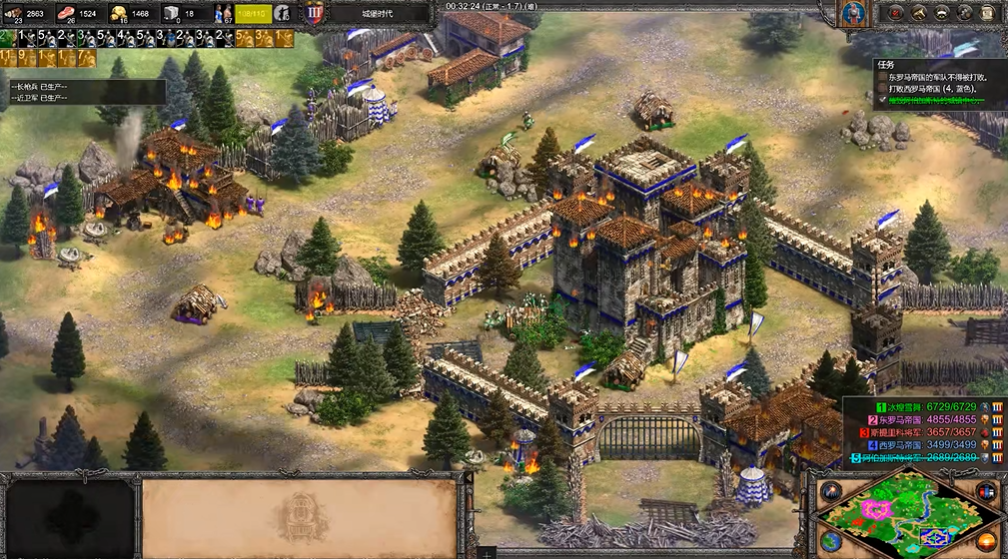This screenshot has height=559, width=1008.
Task: Click the civilization emblem portrait
Action: pyautogui.click(x=852, y=14)
